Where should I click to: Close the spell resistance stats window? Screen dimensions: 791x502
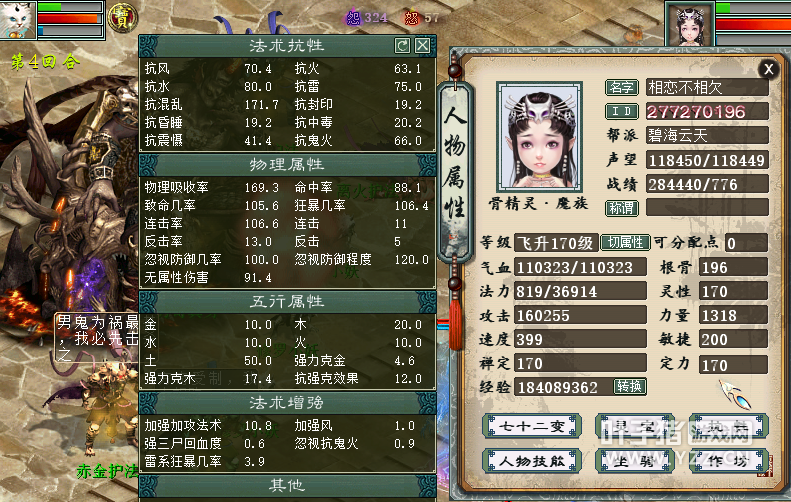coord(423,45)
